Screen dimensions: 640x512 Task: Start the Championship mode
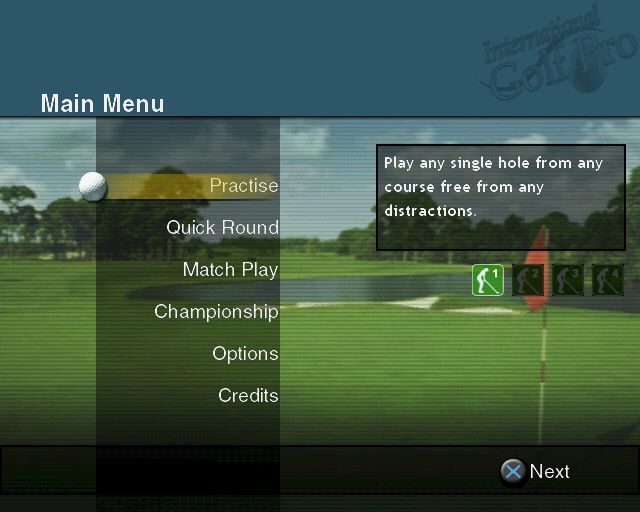pyautogui.click(x=216, y=312)
